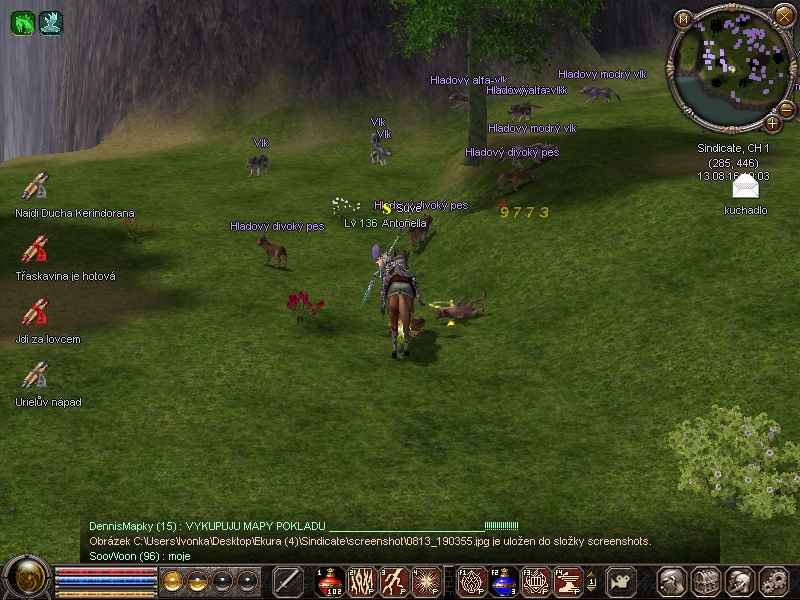Zoom in the minimap with the plus button

pos(773,124)
